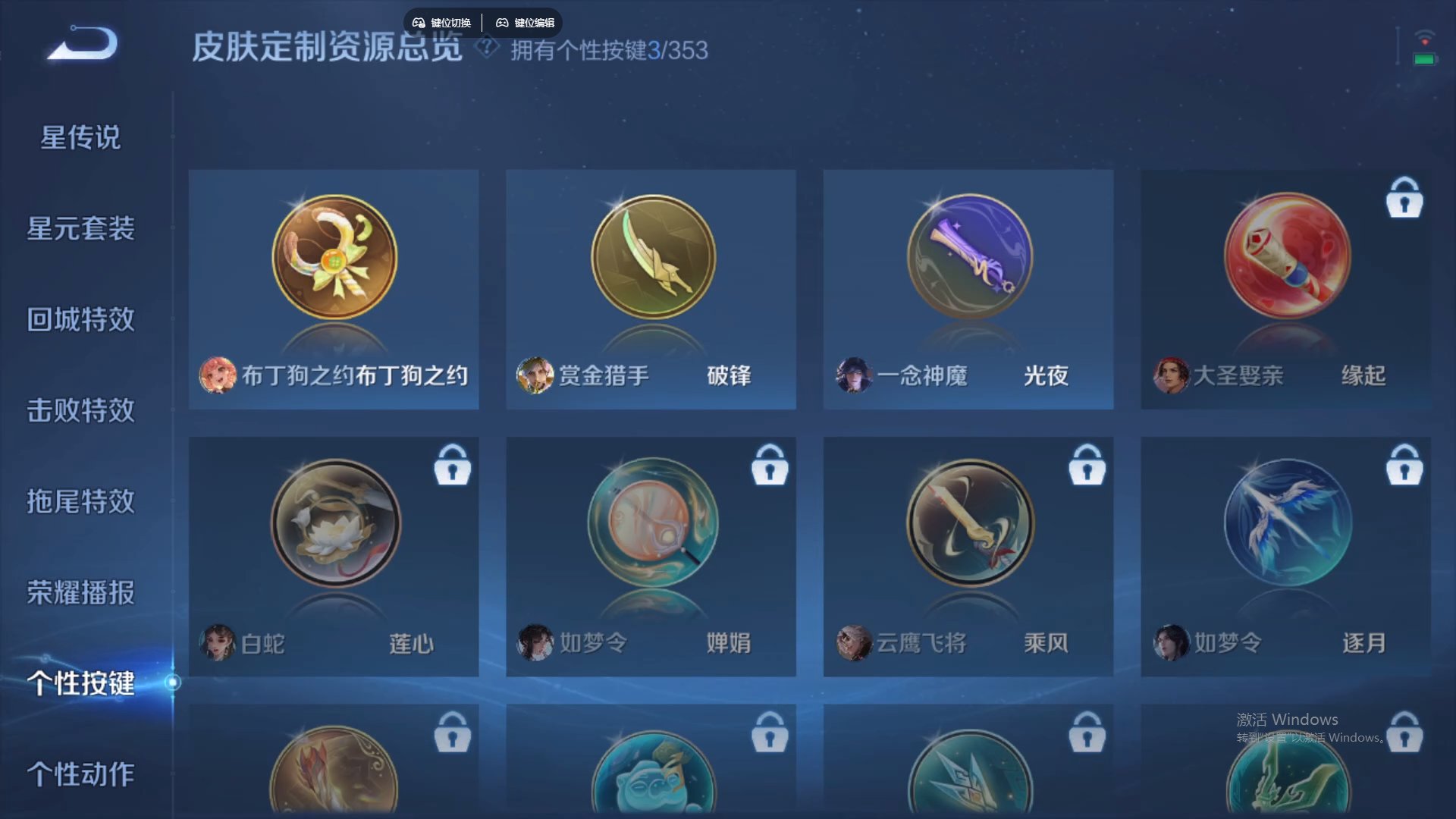Select the 赏金猎手 破锋 blade icon
The height and width of the screenshot is (819, 1456).
[x=651, y=256]
